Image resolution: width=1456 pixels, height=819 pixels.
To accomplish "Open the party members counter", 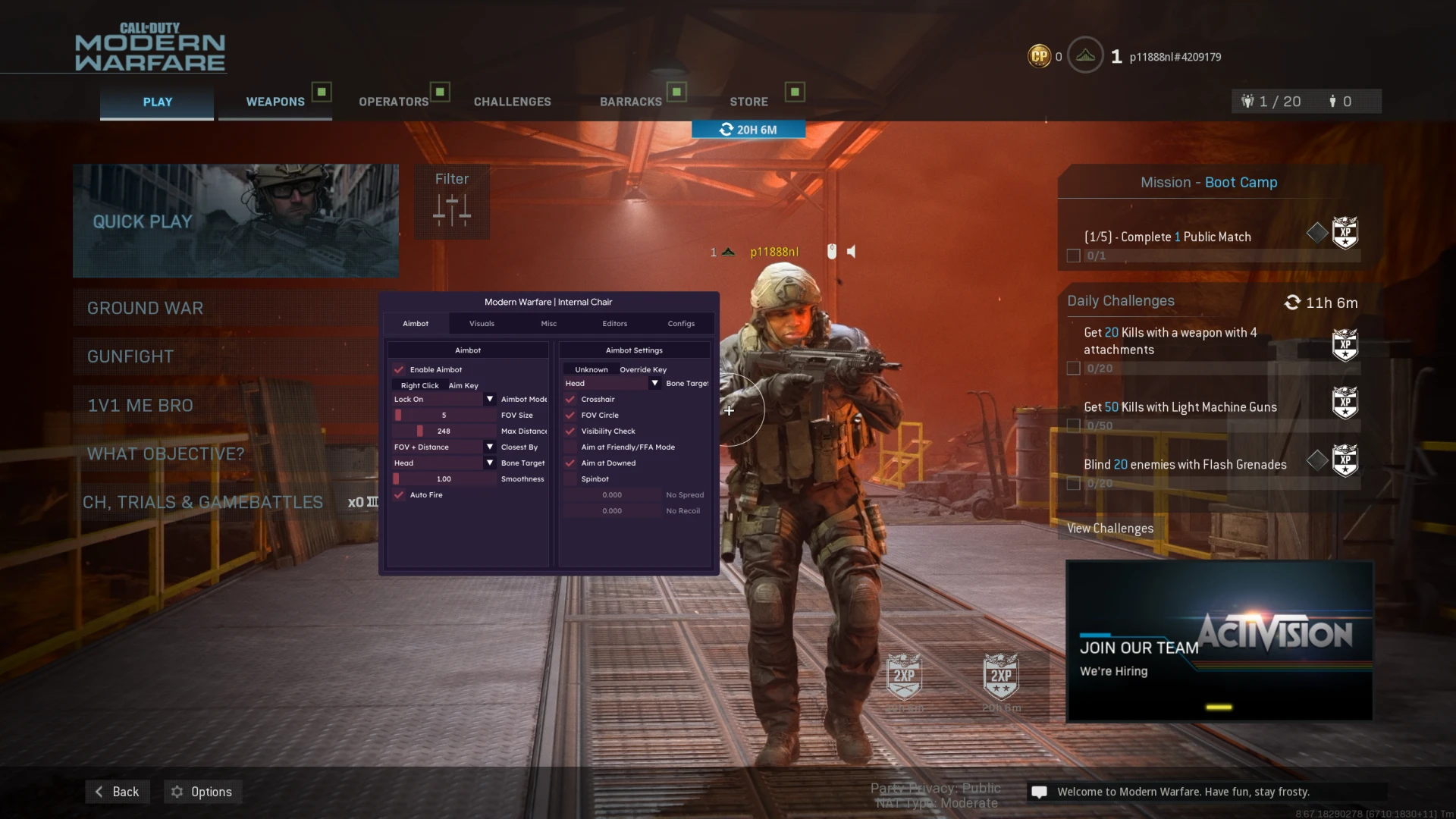I will coord(1272,102).
